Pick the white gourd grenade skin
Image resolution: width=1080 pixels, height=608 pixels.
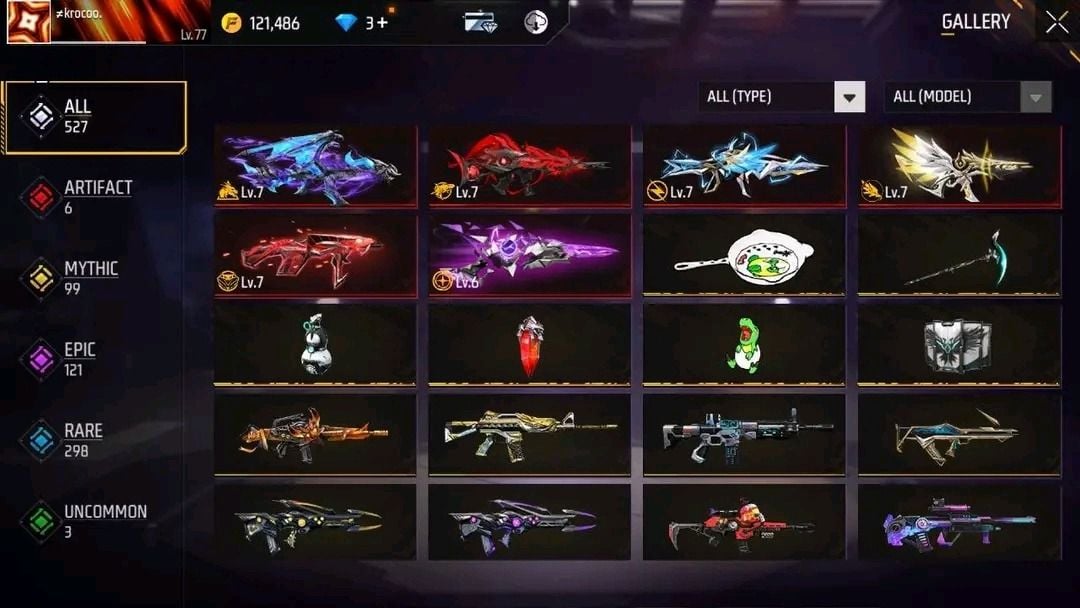click(315, 343)
